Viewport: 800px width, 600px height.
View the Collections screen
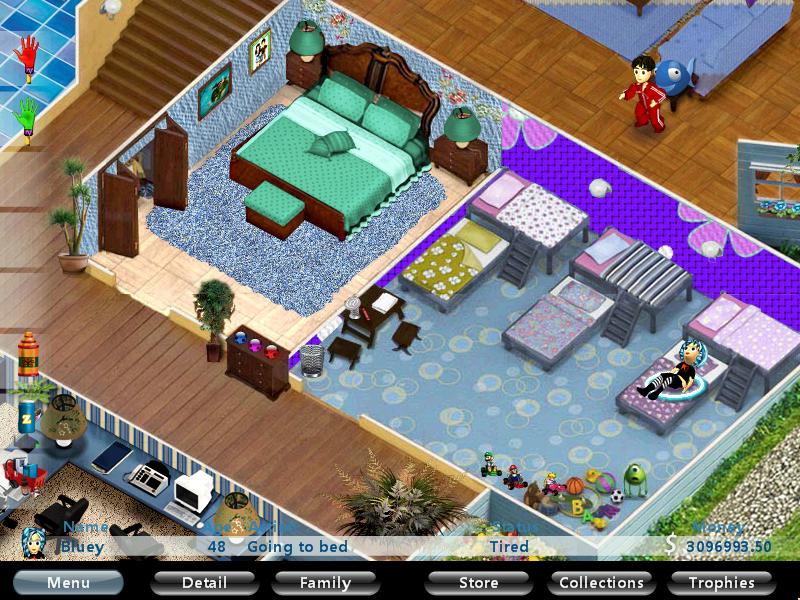[601, 582]
